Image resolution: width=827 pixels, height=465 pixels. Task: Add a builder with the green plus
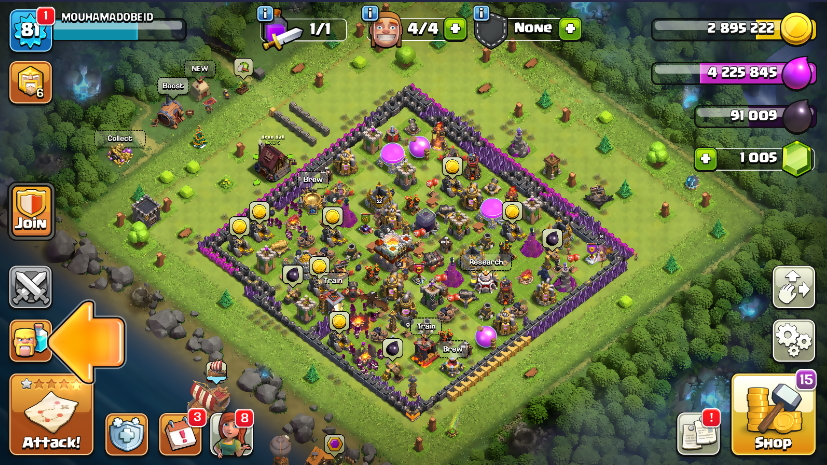(456, 28)
